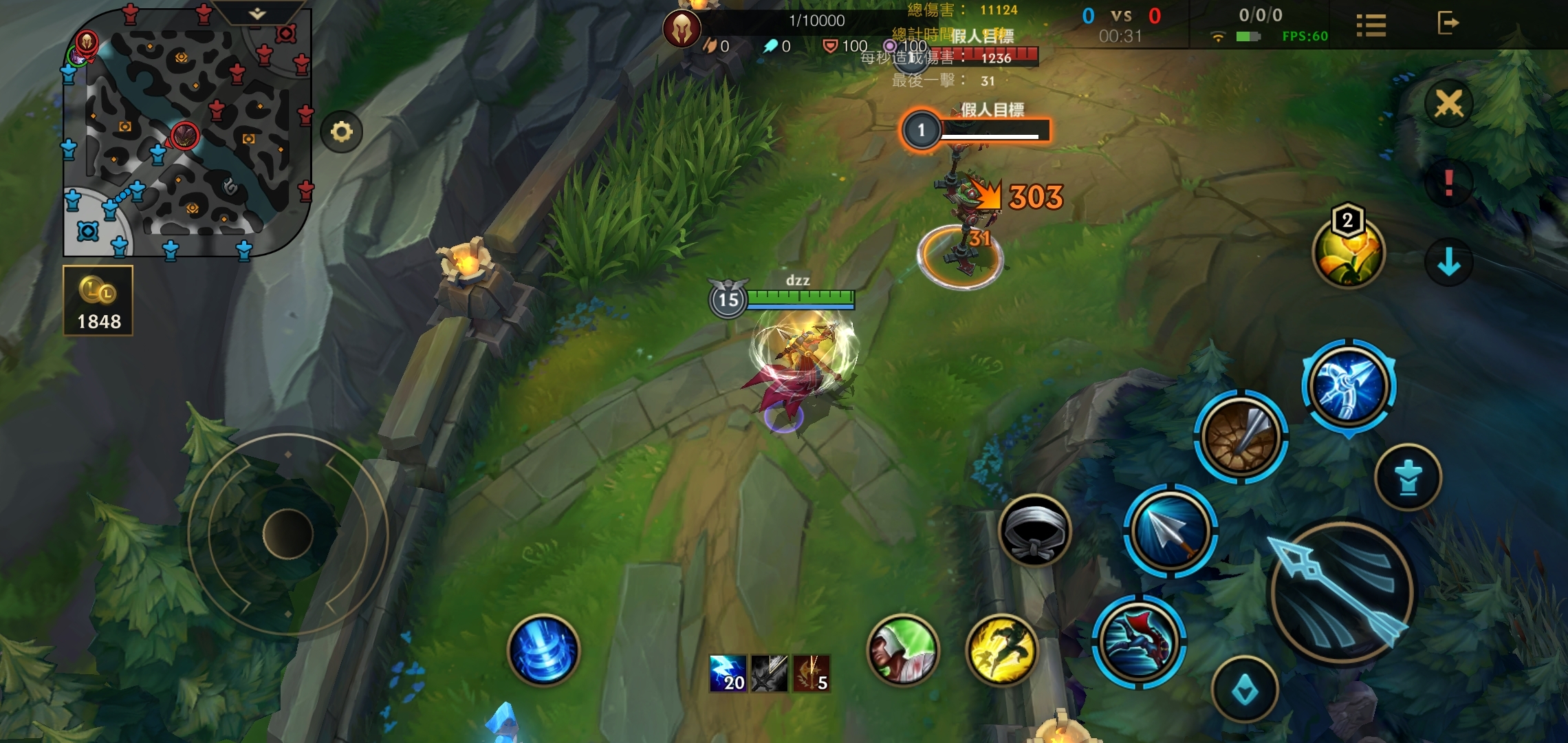Open the gold shop showing 1848
Image resolution: width=1568 pixels, height=743 pixels.
point(98,301)
